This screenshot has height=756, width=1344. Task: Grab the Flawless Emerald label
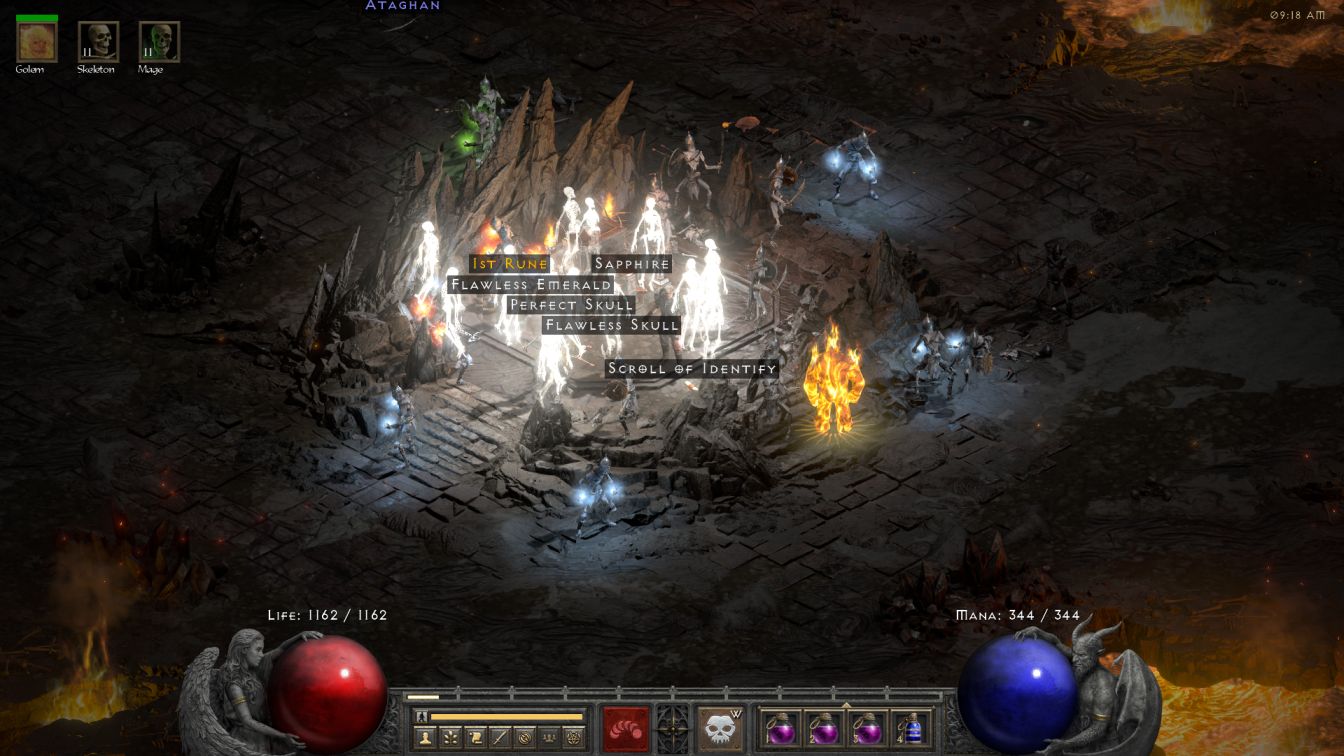(x=530, y=285)
